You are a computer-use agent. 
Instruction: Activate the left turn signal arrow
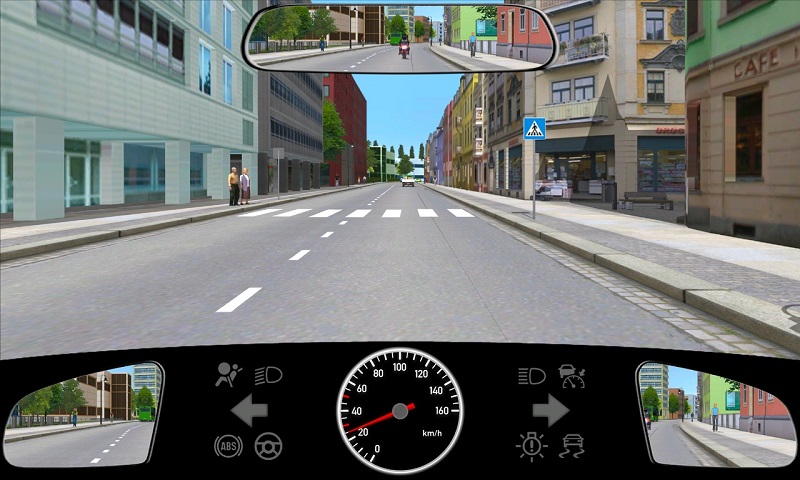248,410
